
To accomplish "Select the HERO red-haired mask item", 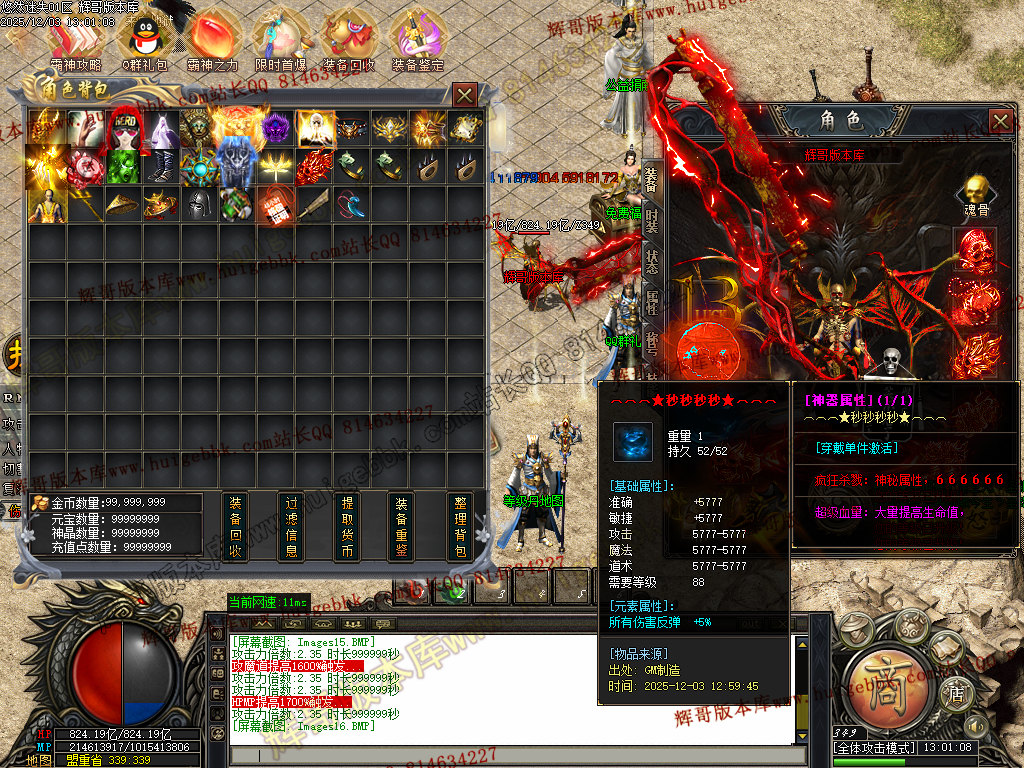I will click(x=124, y=127).
